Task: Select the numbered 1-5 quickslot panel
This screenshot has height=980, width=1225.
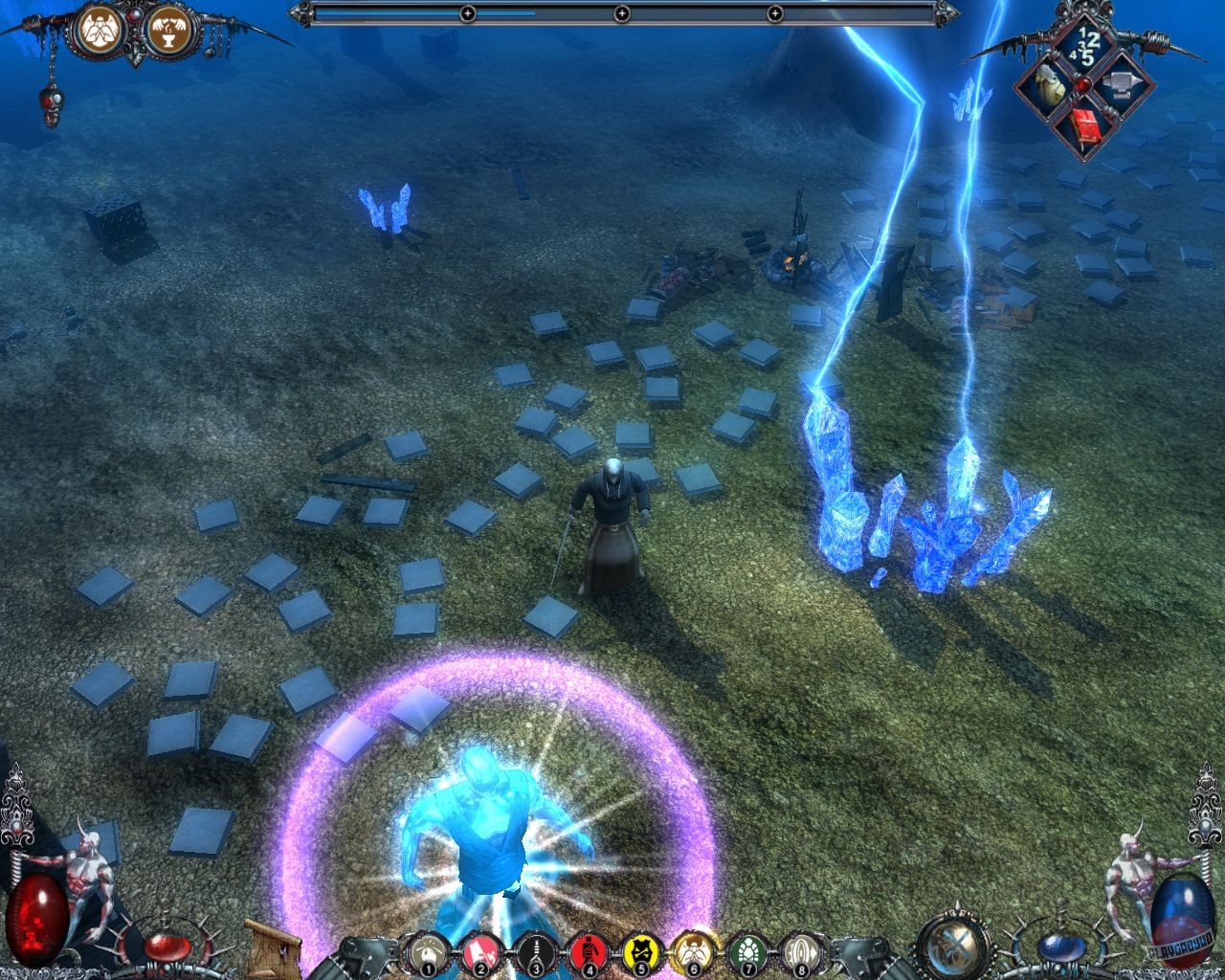Action: click(1085, 46)
